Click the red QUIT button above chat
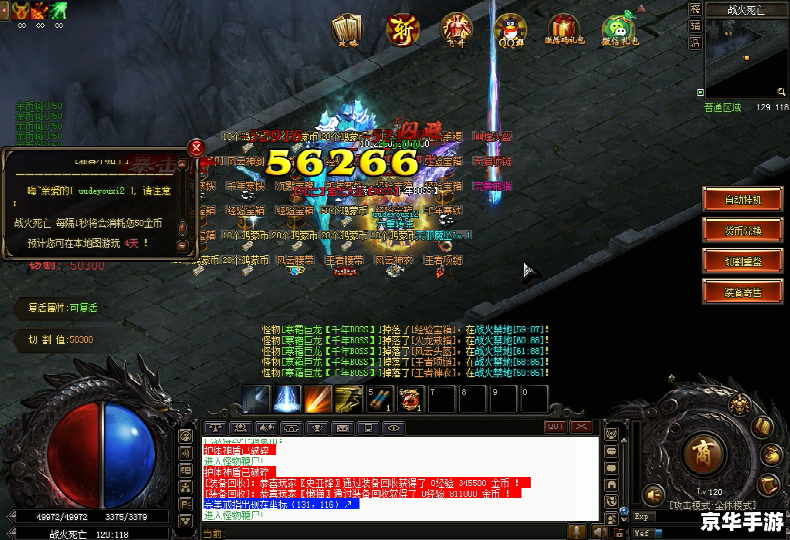 pyautogui.click(x=555, y=427)
